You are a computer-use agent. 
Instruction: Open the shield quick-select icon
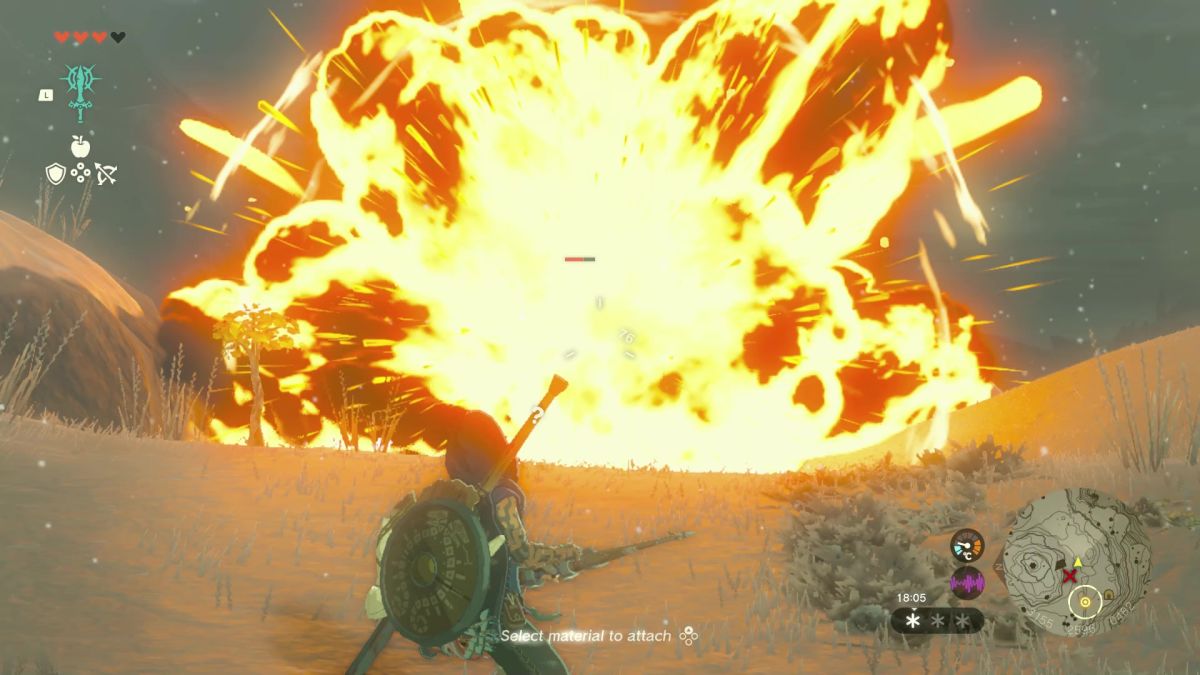click(x=56, y=174)
